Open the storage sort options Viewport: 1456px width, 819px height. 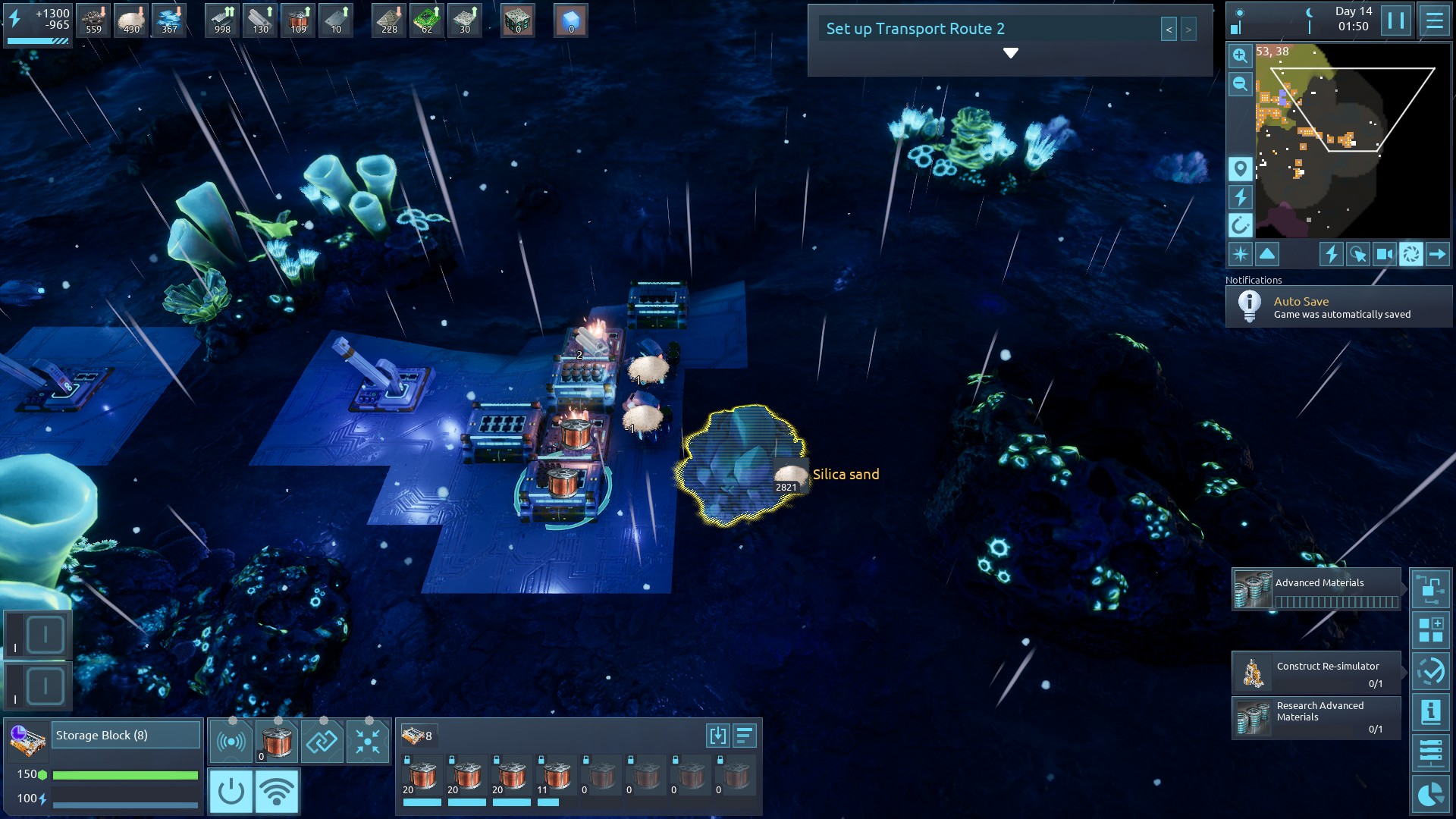[745, 736]
